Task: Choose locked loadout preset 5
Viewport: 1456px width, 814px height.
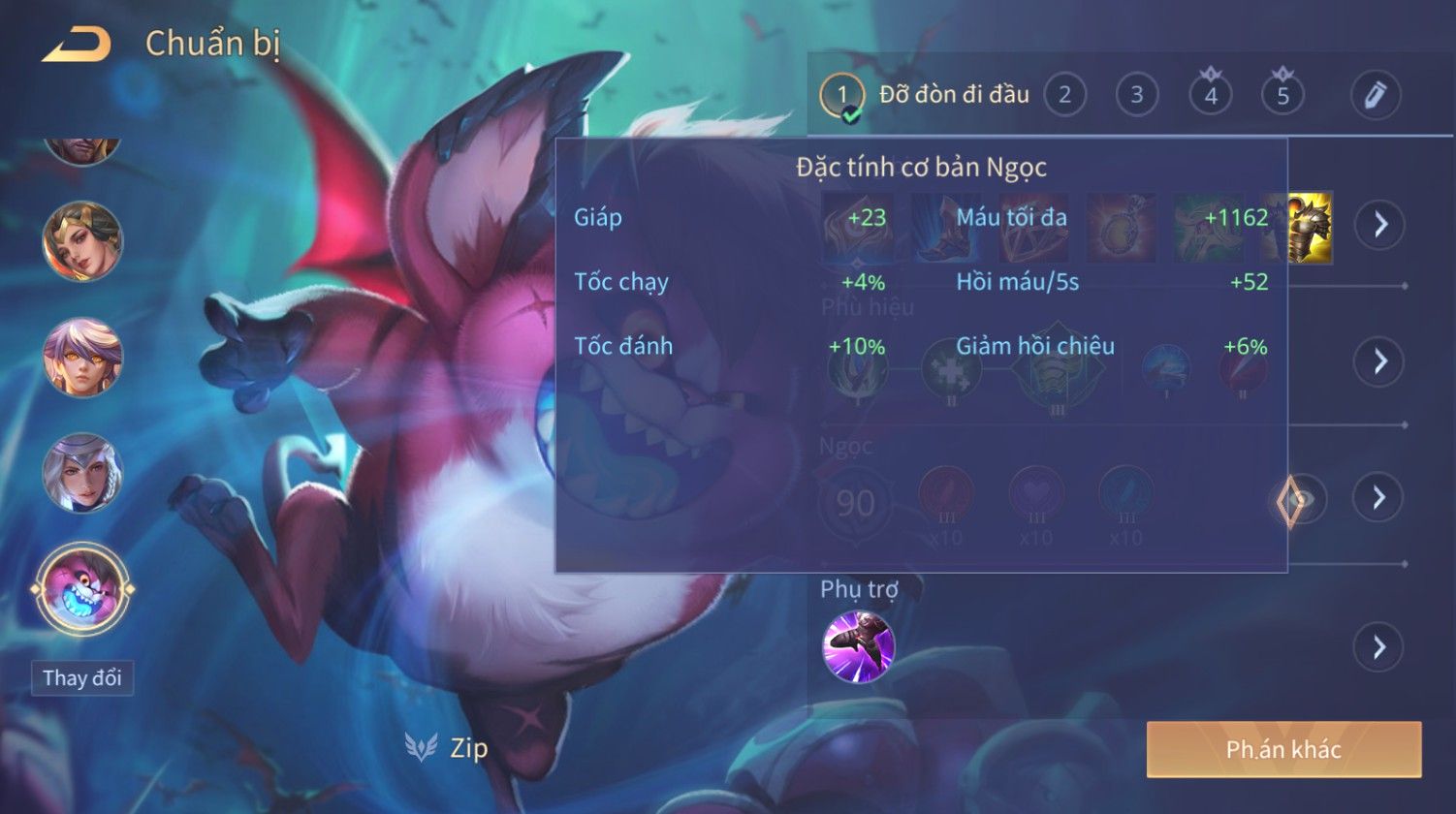Action: click(x=1282, y=95)
